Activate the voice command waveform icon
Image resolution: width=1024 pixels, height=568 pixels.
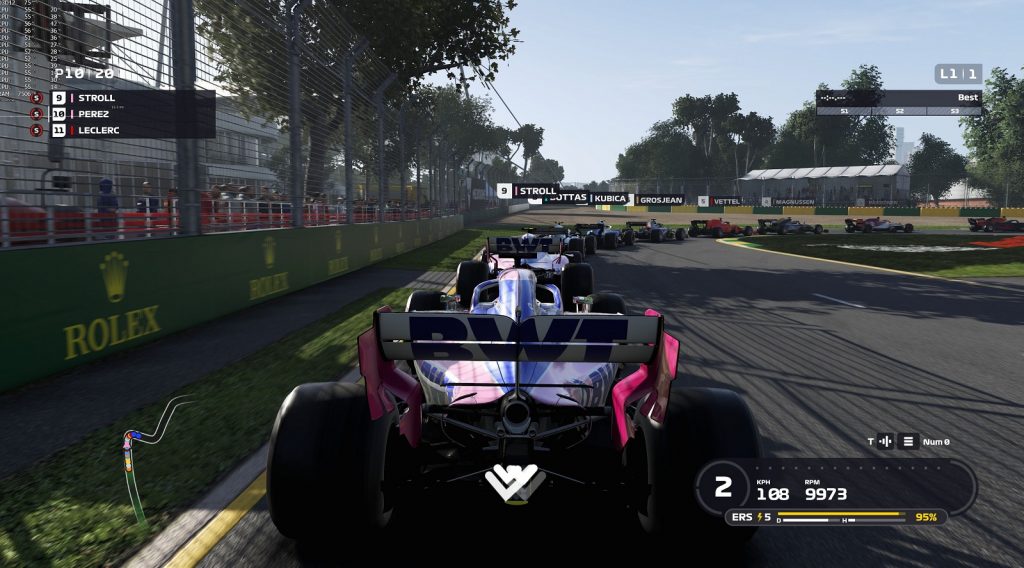tap(885, 441)
